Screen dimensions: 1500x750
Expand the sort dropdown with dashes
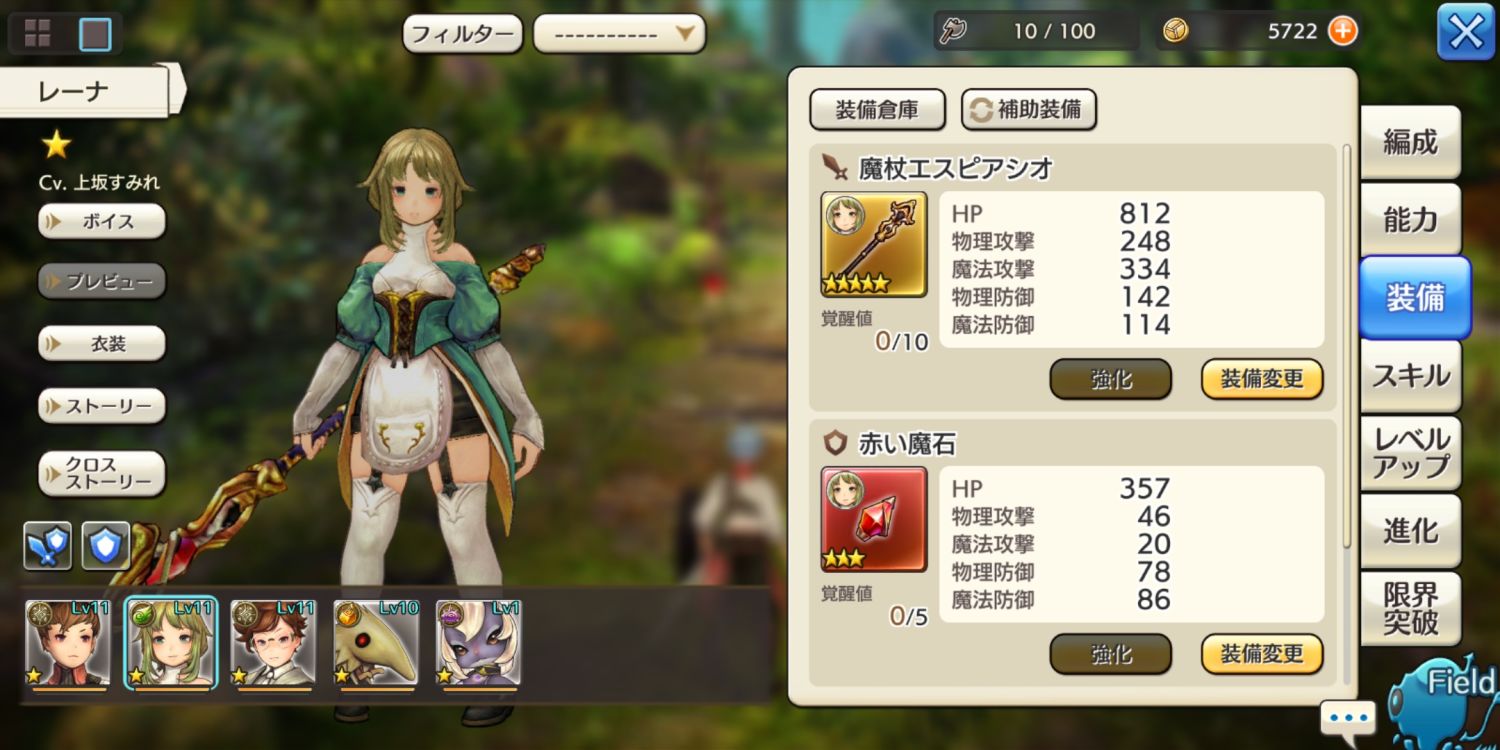coord(620,34)
